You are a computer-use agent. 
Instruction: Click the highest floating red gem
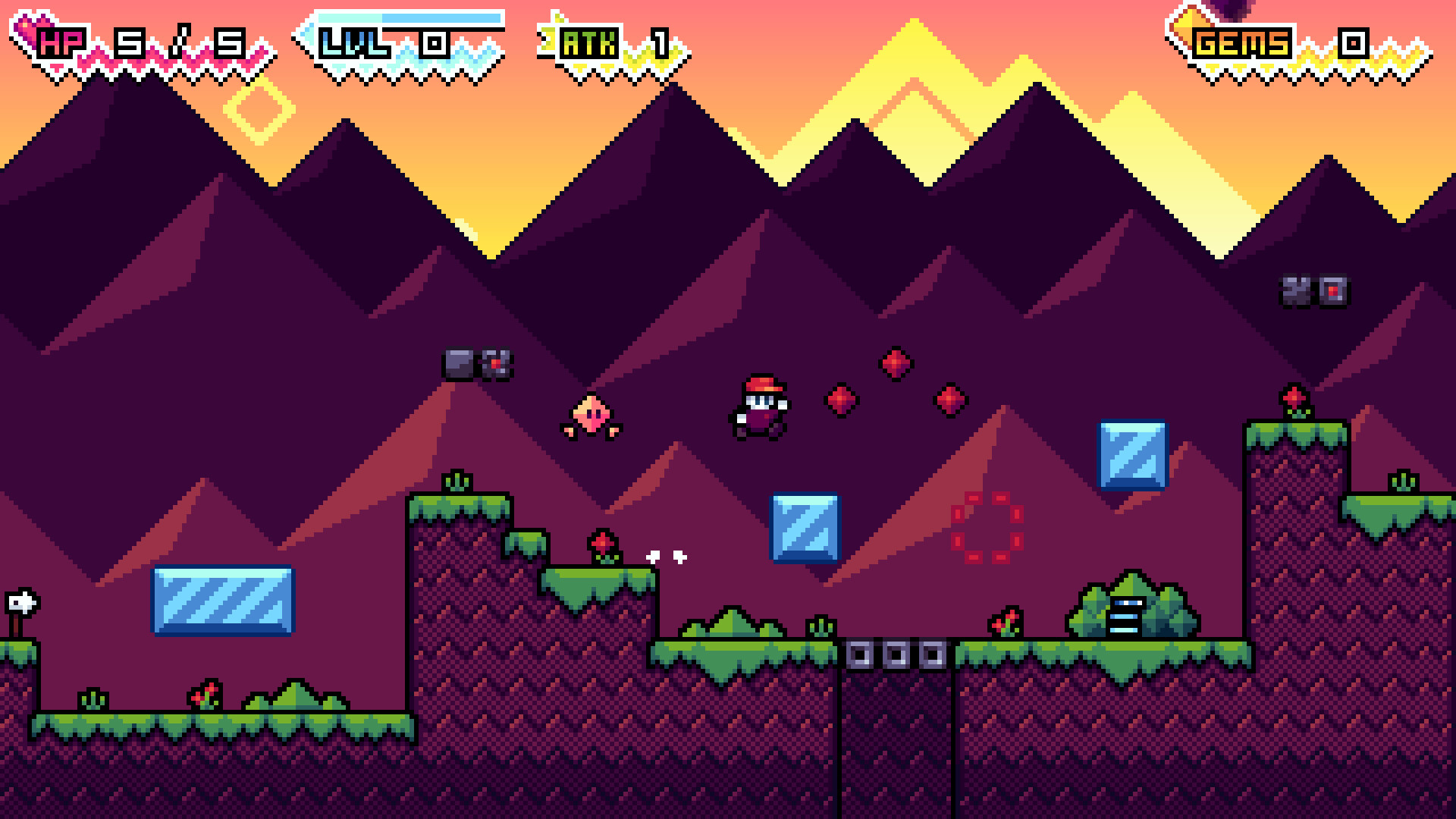click(x=896, y=366)
